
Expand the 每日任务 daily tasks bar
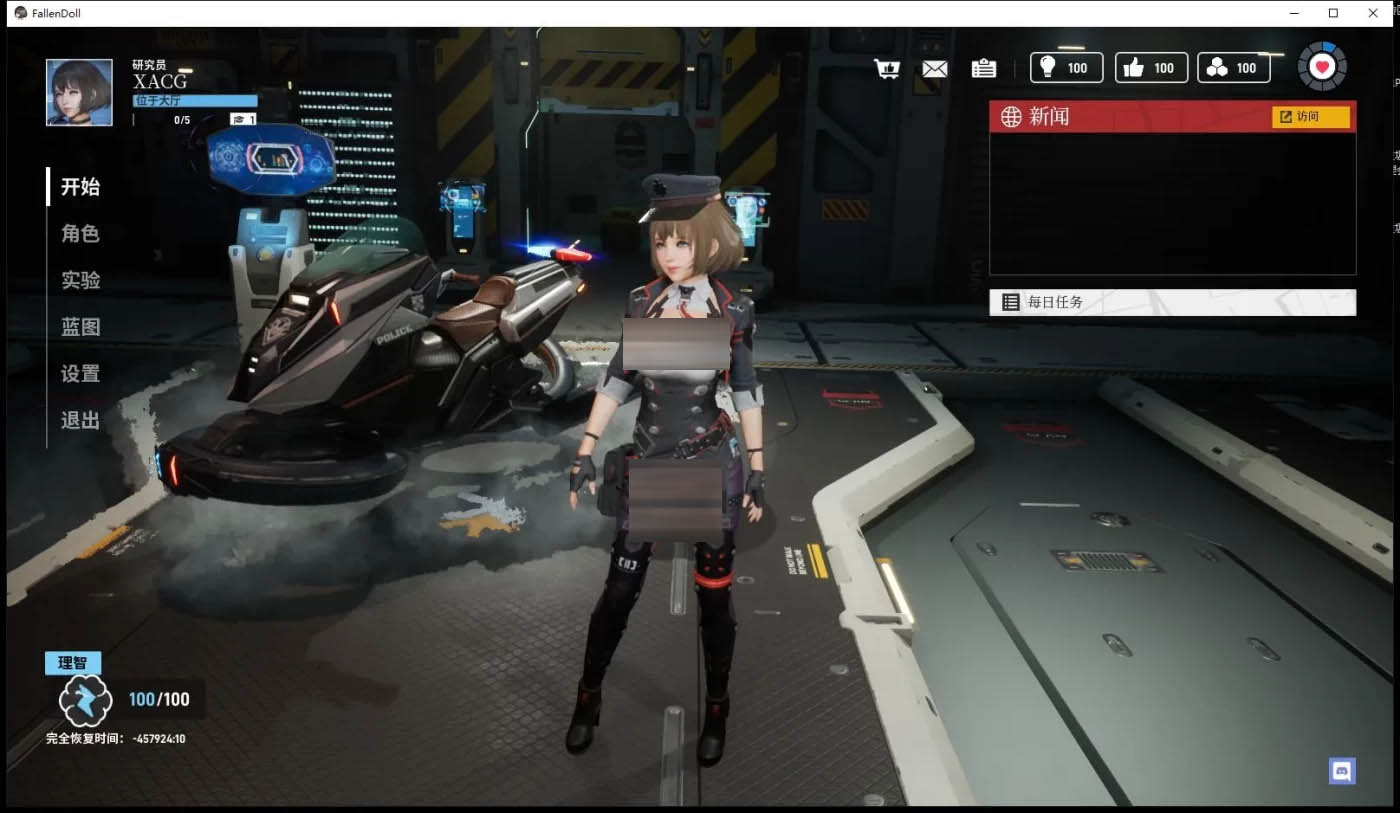click(1172, 302)
